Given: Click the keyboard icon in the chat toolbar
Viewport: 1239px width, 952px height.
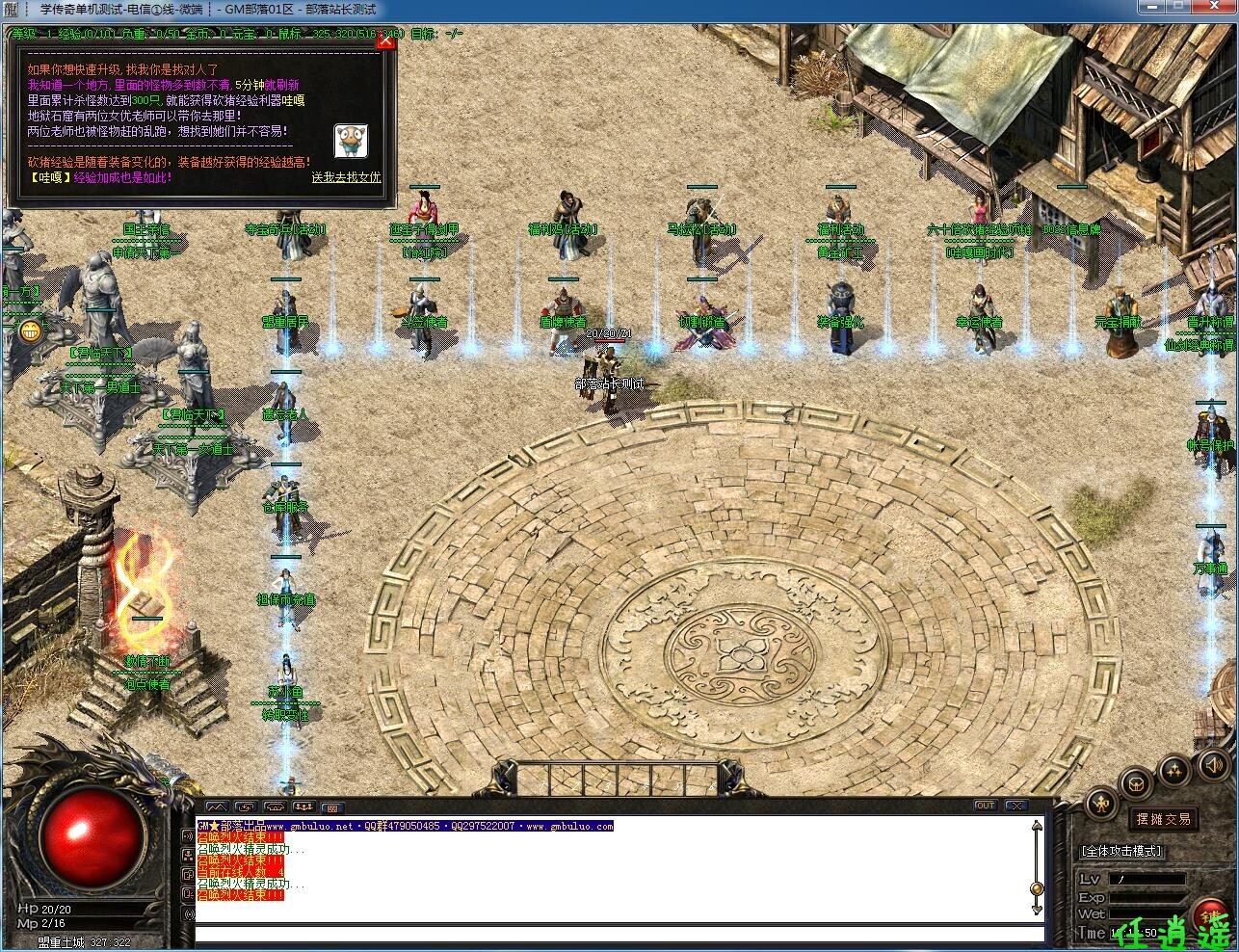Looking at the screenshot, I should click(333, 807).
